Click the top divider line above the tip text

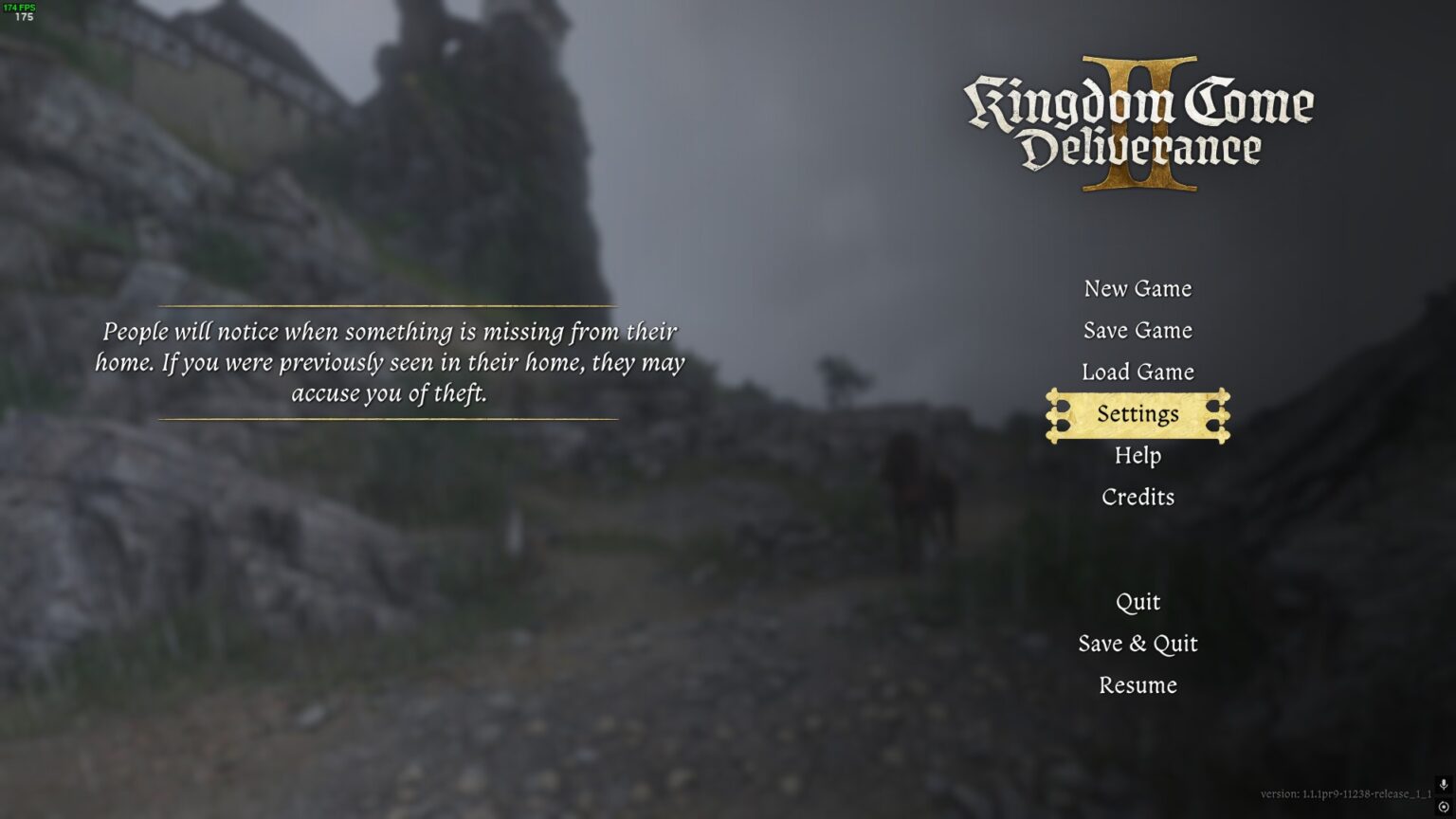coord(389,307)
